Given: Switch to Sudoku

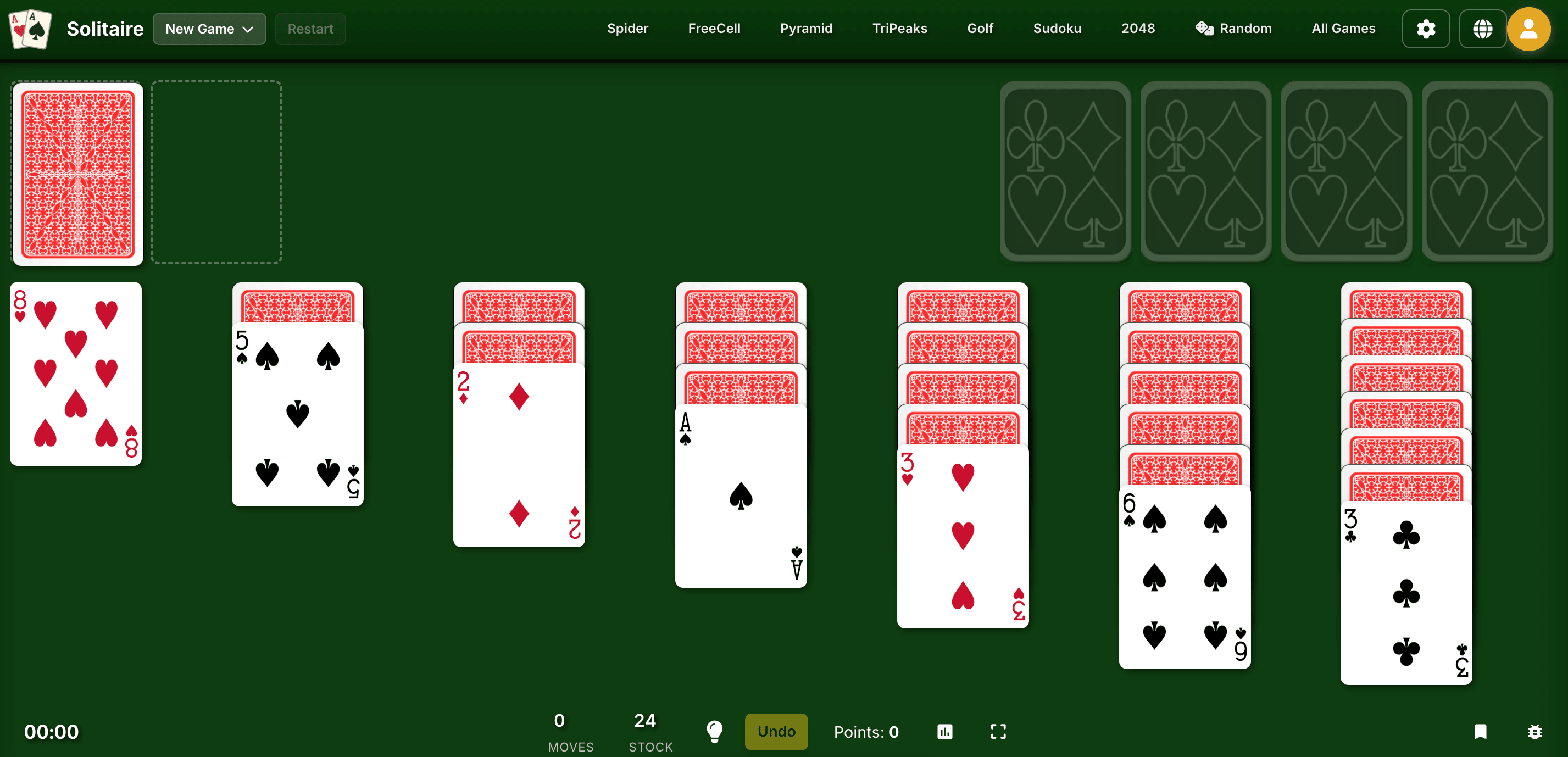Looking at the screenshot, I should 1057,28.
